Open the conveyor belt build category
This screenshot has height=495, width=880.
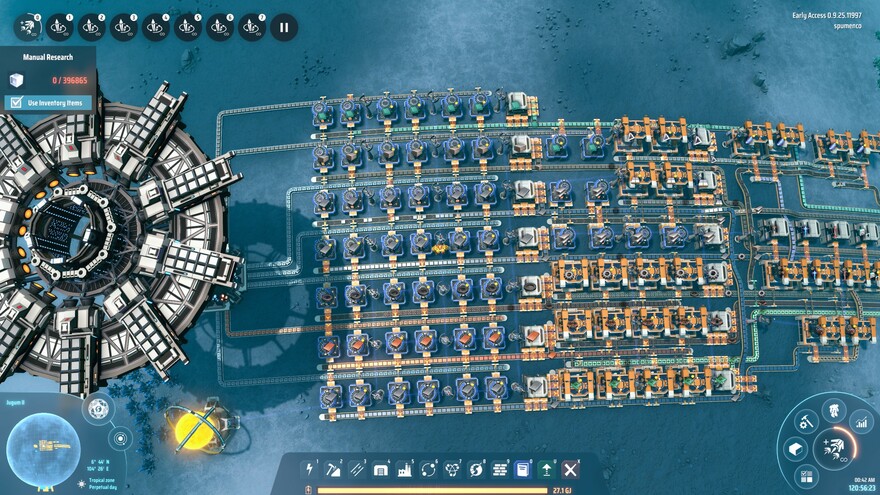357,468
